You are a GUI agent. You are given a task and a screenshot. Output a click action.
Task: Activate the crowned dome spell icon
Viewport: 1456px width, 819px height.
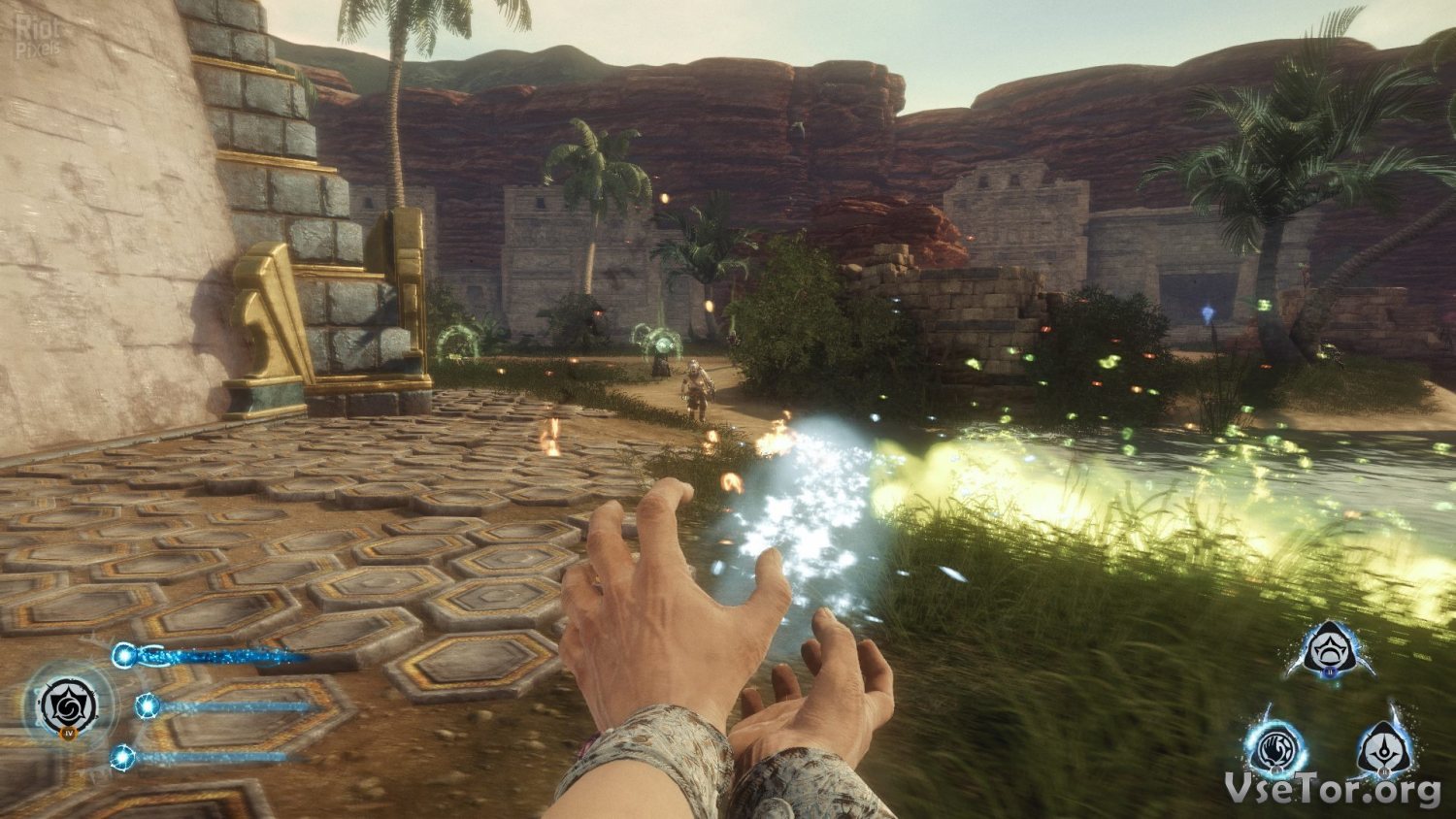tap(1331, 650)
